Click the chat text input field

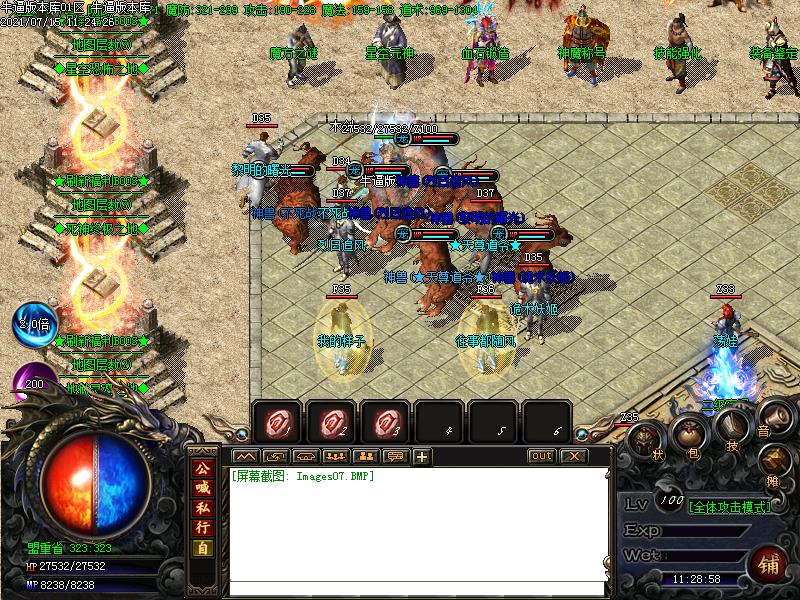[x=420, y=588]
